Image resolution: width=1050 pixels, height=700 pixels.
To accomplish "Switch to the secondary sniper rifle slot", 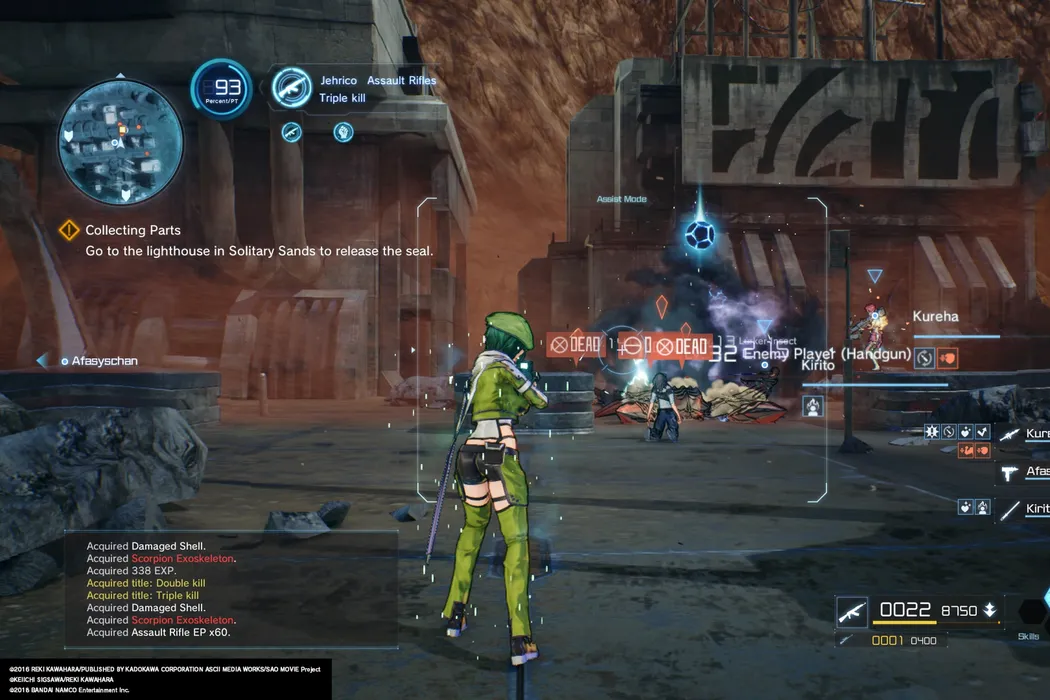I will (x=850, y=641).
